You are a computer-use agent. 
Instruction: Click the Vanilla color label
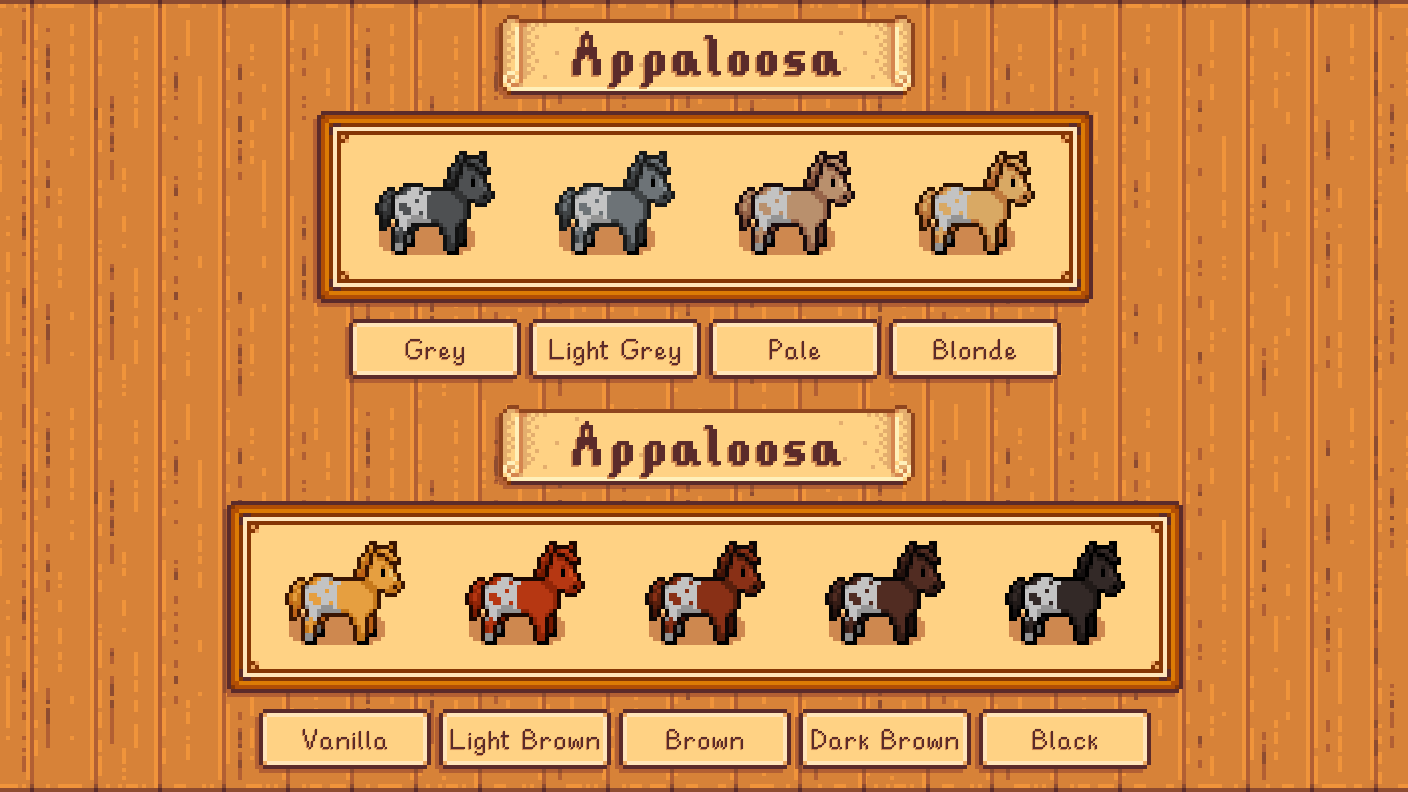click(x=344, y=739)
